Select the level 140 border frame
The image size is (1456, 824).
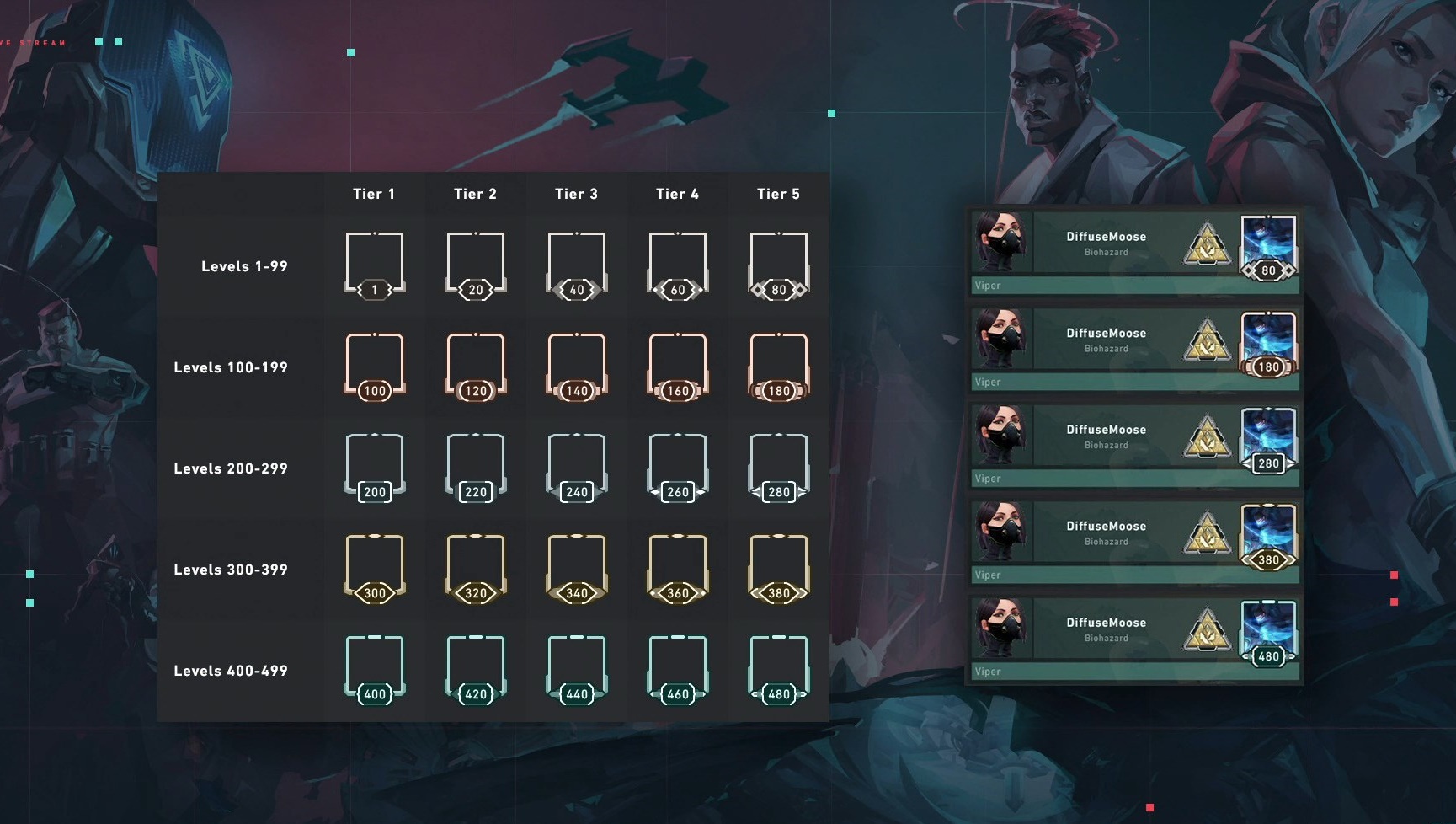(x=577, y=366)
